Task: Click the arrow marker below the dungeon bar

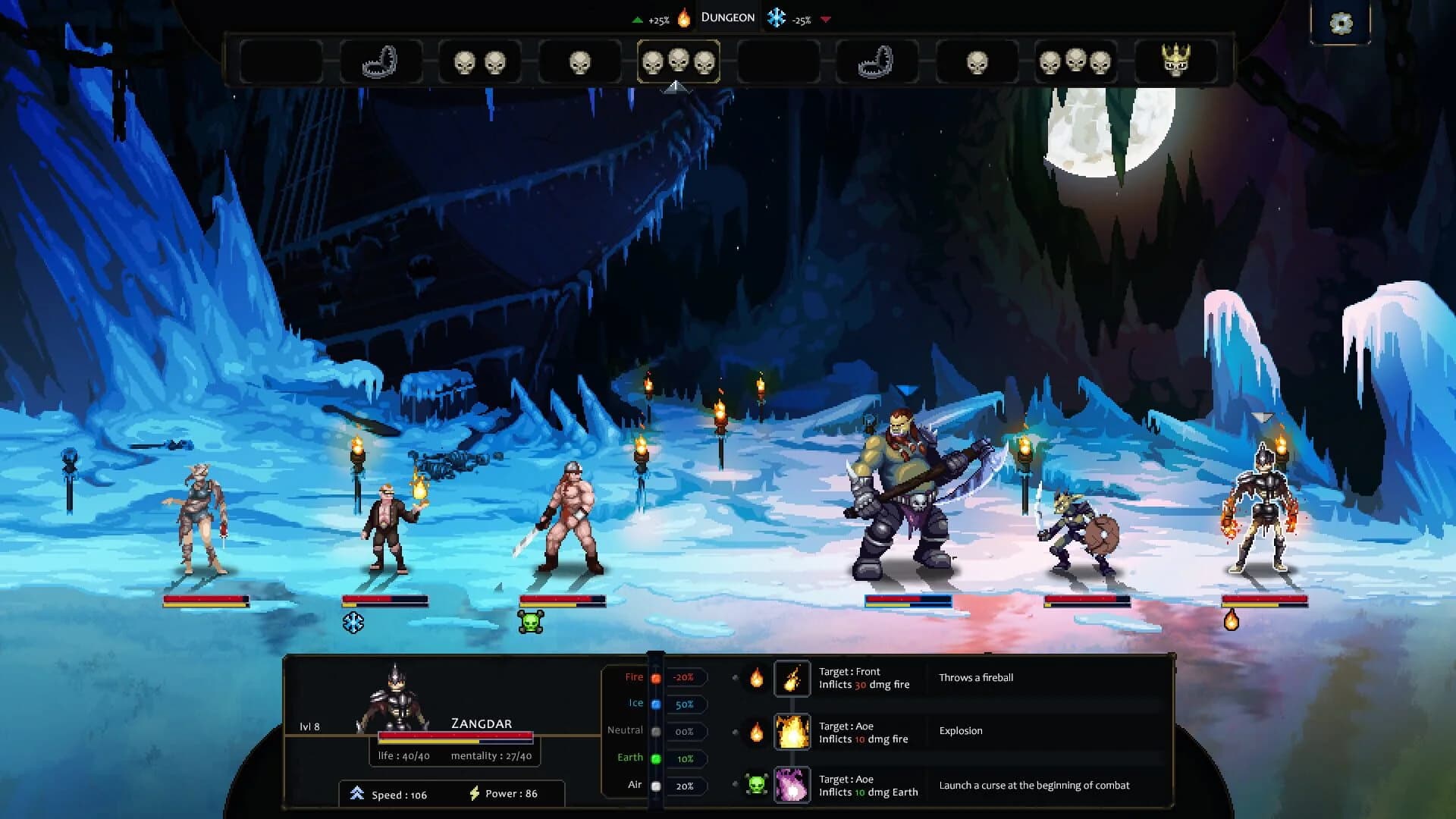Action: (677, 88)
